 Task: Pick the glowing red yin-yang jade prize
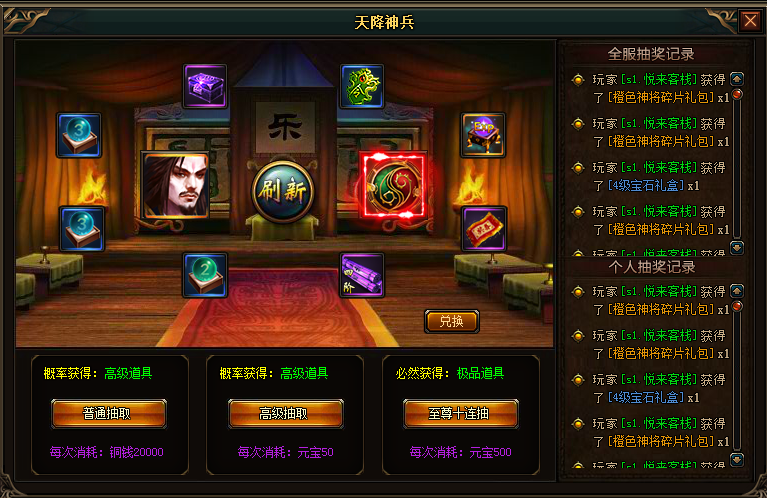(x=393, y=186)
